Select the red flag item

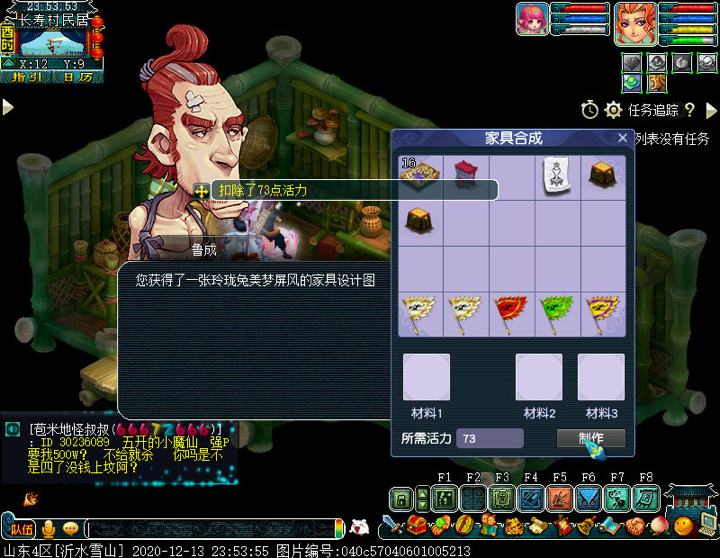(511, 313)
